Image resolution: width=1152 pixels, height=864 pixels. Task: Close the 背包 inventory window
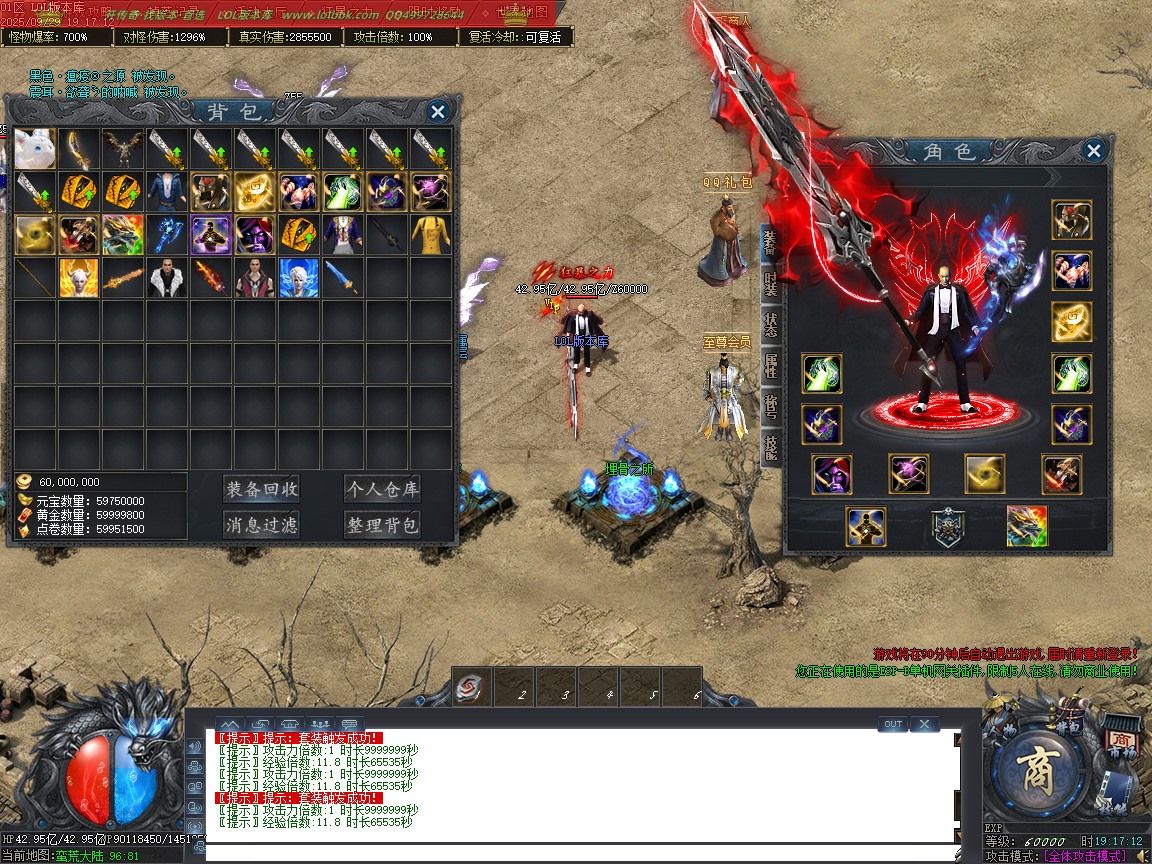click(437, 111)
